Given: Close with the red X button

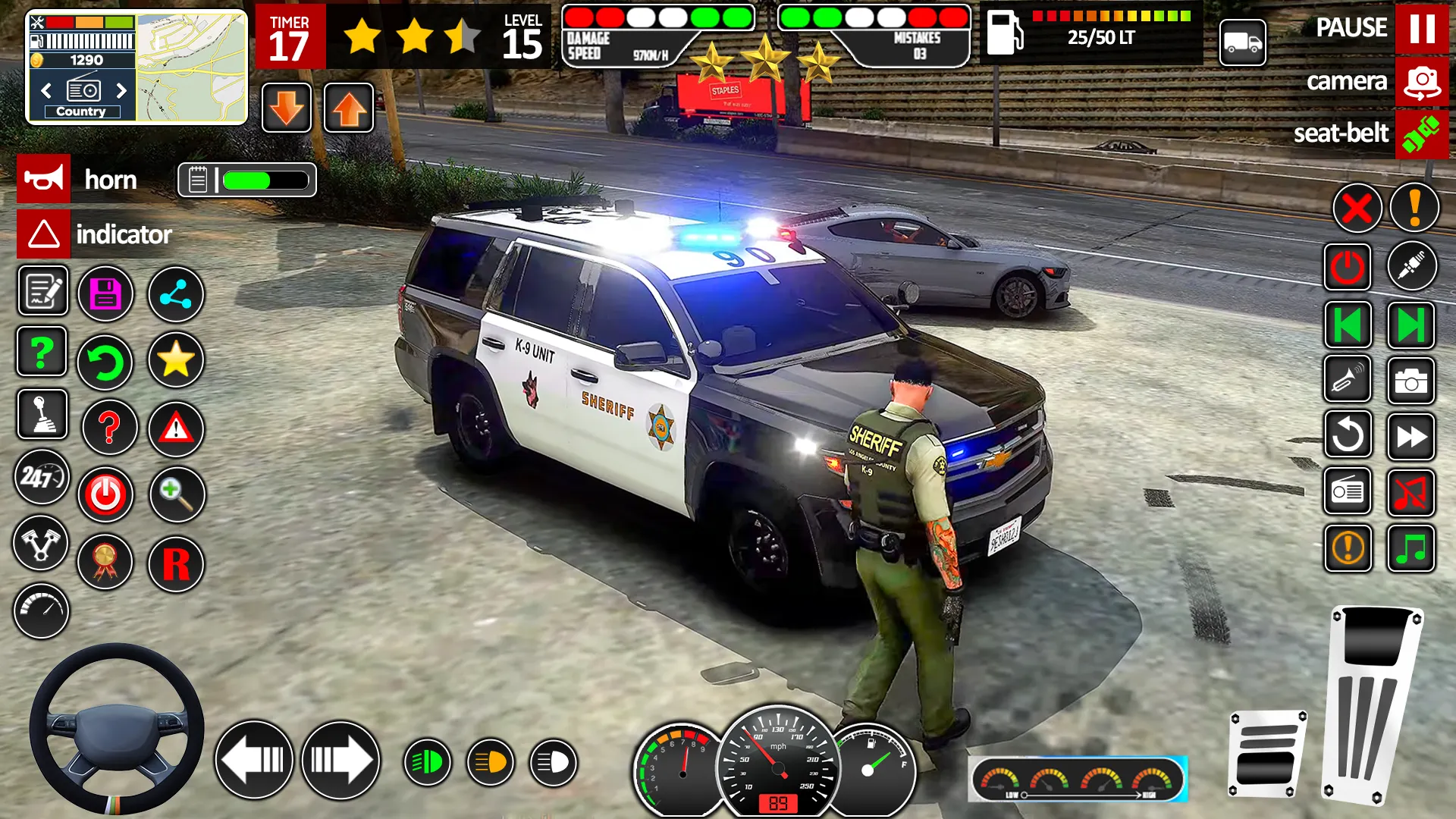Looking at the screenshot, I should click(1357, 209).
